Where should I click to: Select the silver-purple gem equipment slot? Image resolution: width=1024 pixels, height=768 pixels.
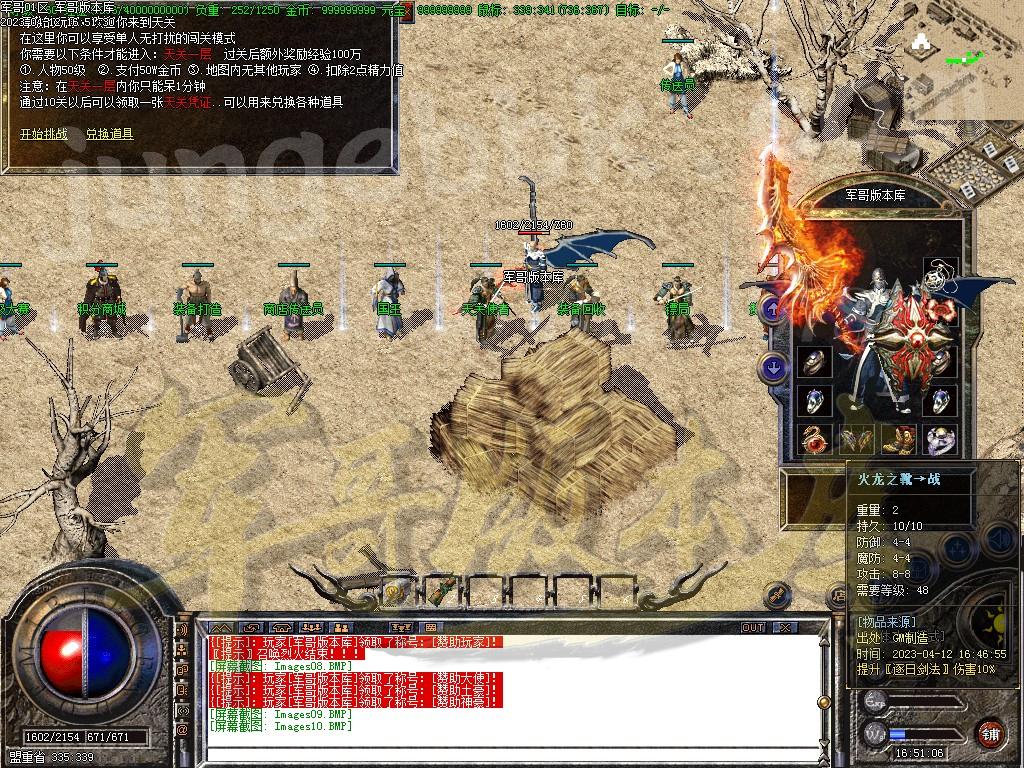pyautogui.click(x=940, y=439)
